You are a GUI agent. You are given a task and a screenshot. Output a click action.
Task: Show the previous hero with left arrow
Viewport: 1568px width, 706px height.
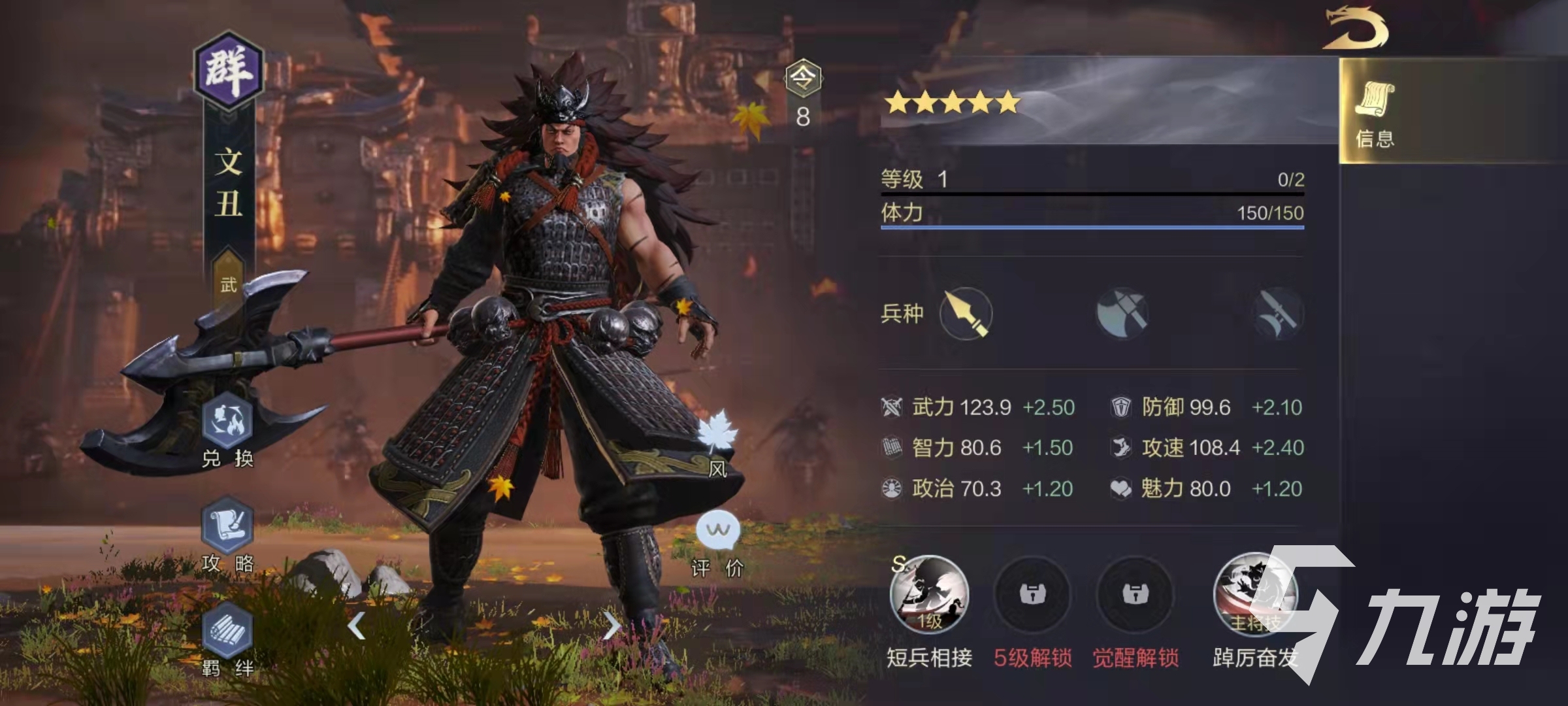click(356, 626)
